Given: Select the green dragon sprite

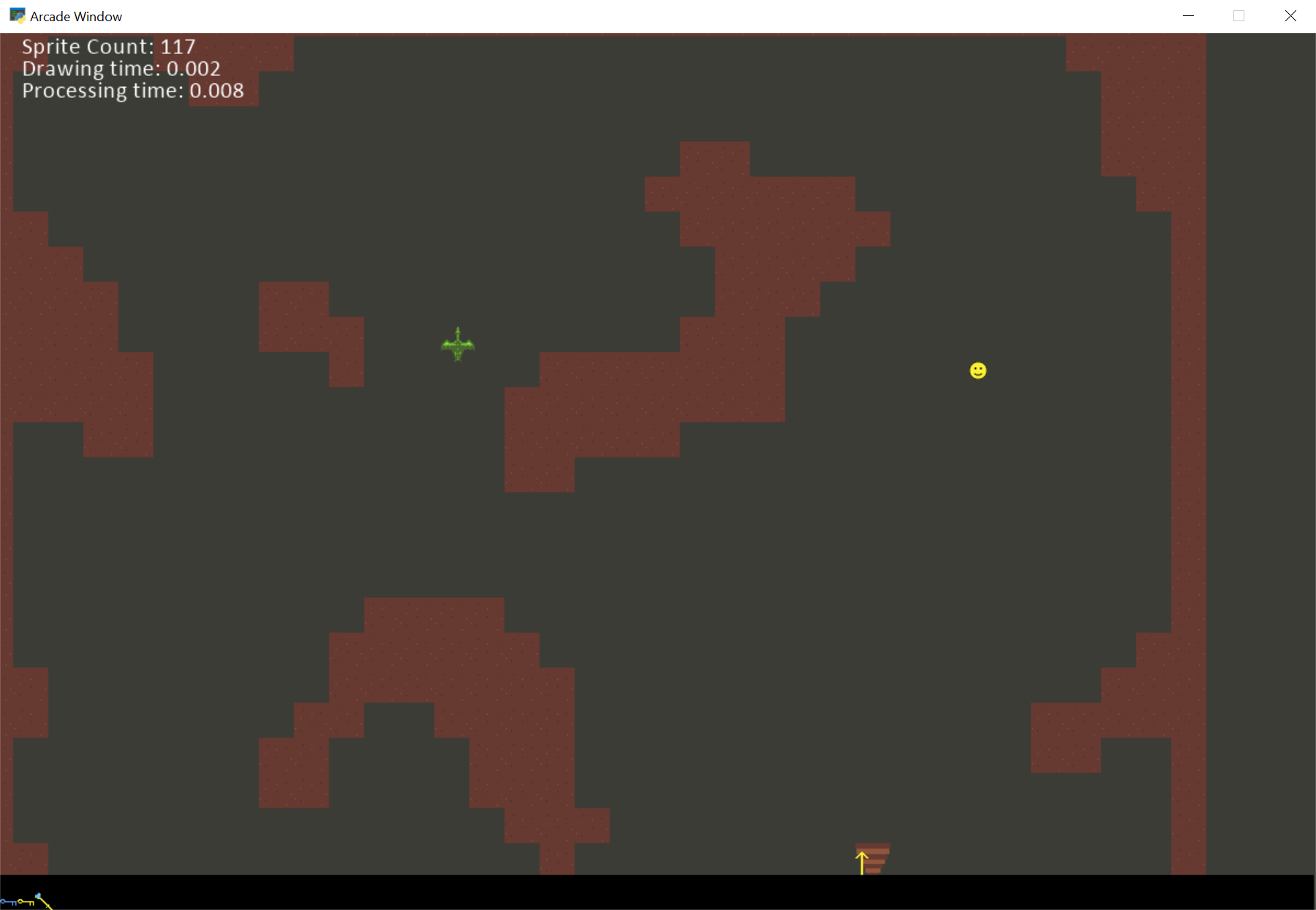Looking at the screenshot, I should pos(458,344).
